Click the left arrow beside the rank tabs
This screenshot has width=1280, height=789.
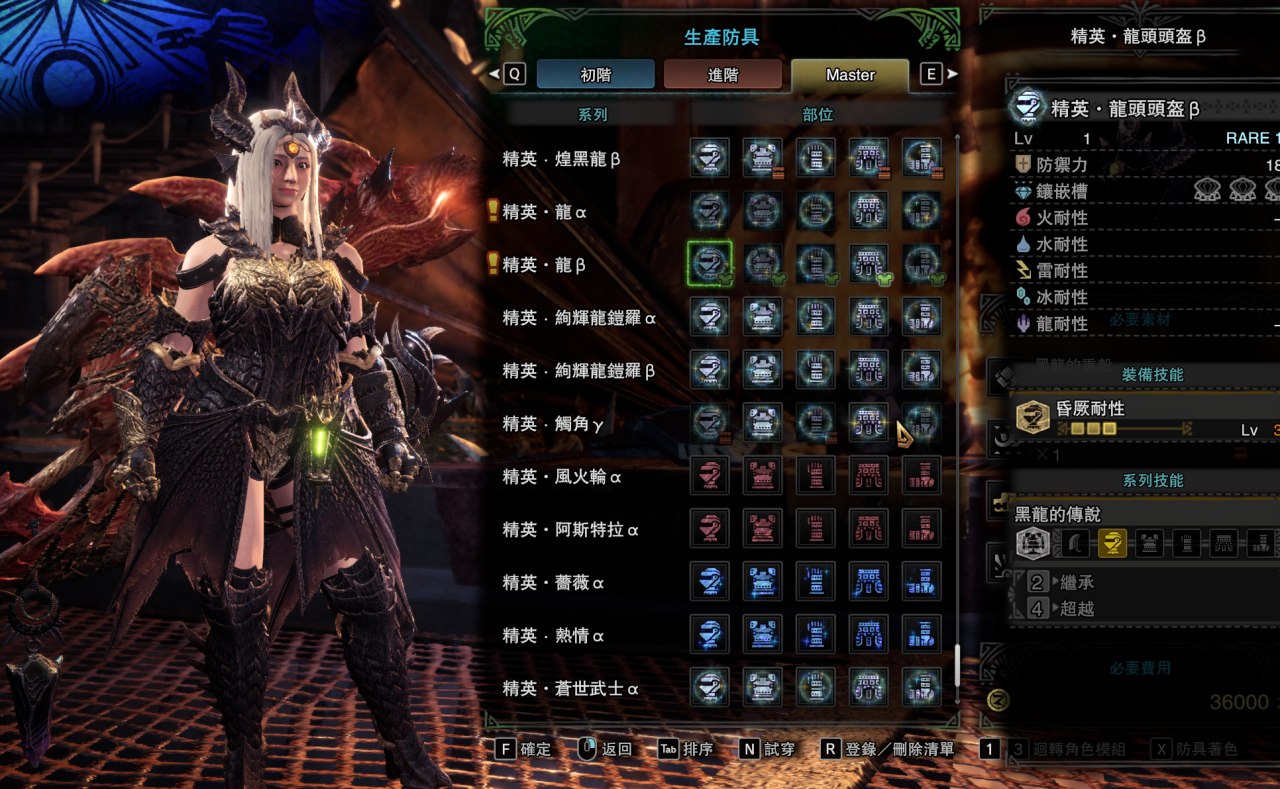(x=495, y=74)
